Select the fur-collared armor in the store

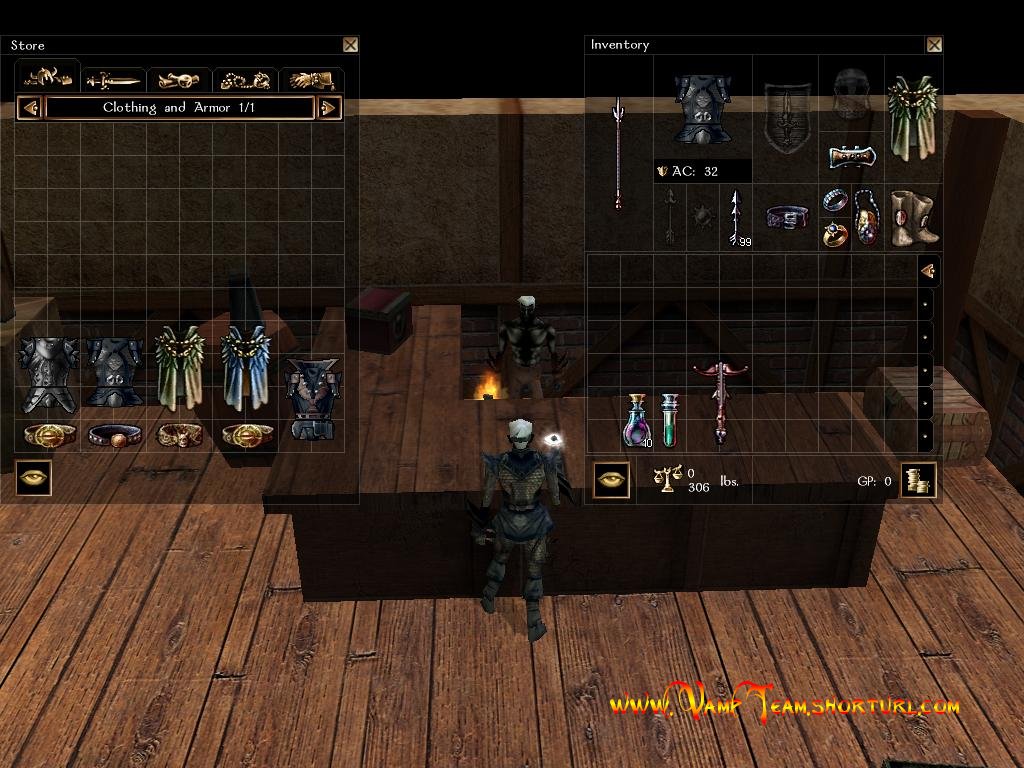coord(312,398)
